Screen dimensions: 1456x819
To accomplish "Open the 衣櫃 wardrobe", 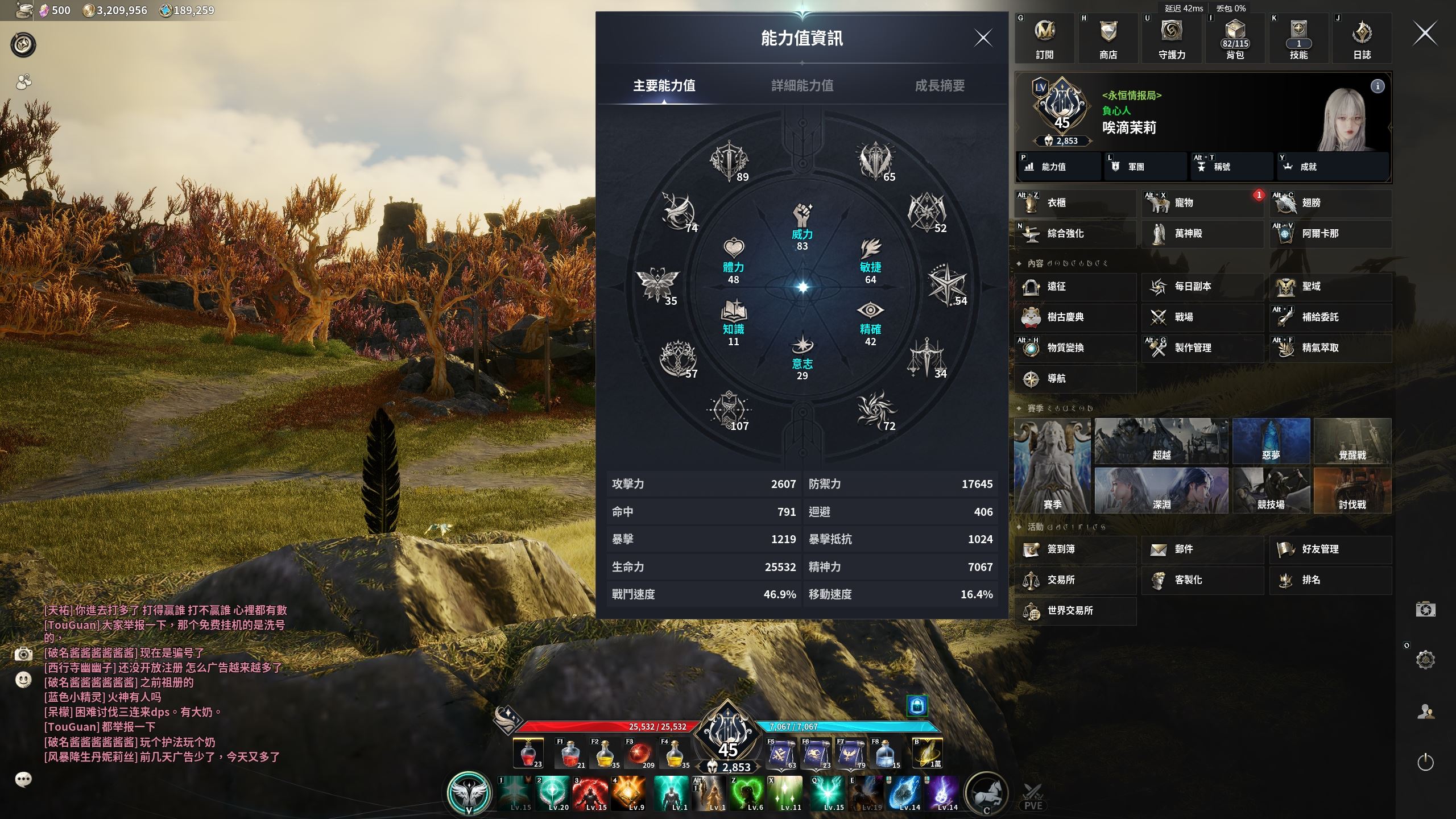I will coord(1074,203).
